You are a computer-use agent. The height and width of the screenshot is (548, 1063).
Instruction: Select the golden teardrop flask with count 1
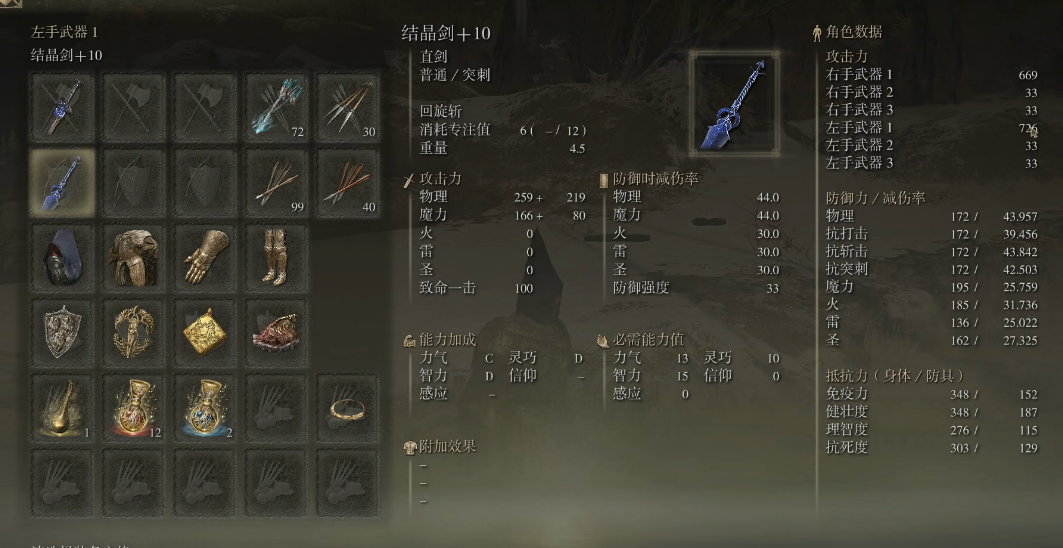click(62, 408)
